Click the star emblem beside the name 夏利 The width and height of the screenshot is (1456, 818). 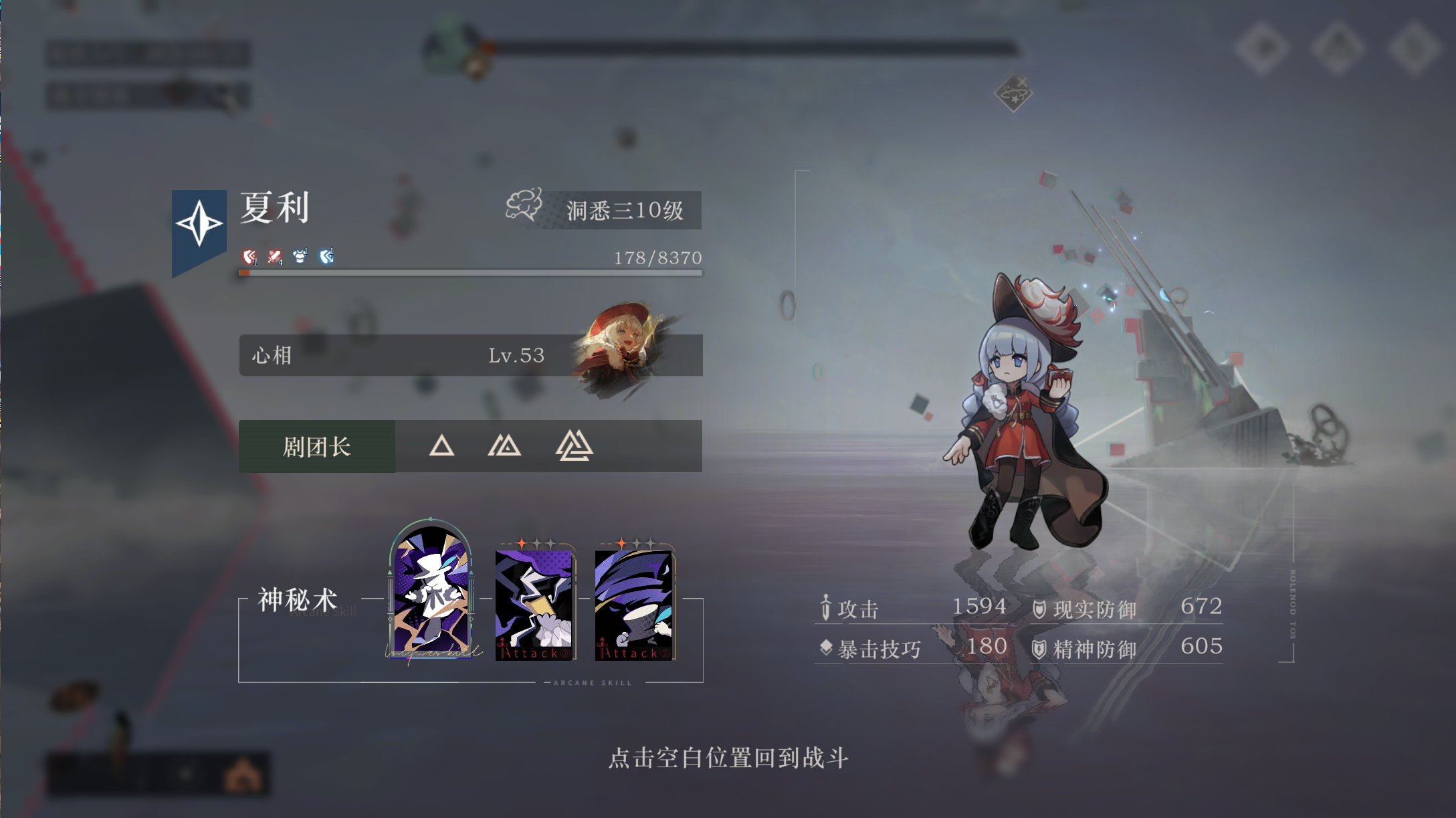[x=198, y=223]
